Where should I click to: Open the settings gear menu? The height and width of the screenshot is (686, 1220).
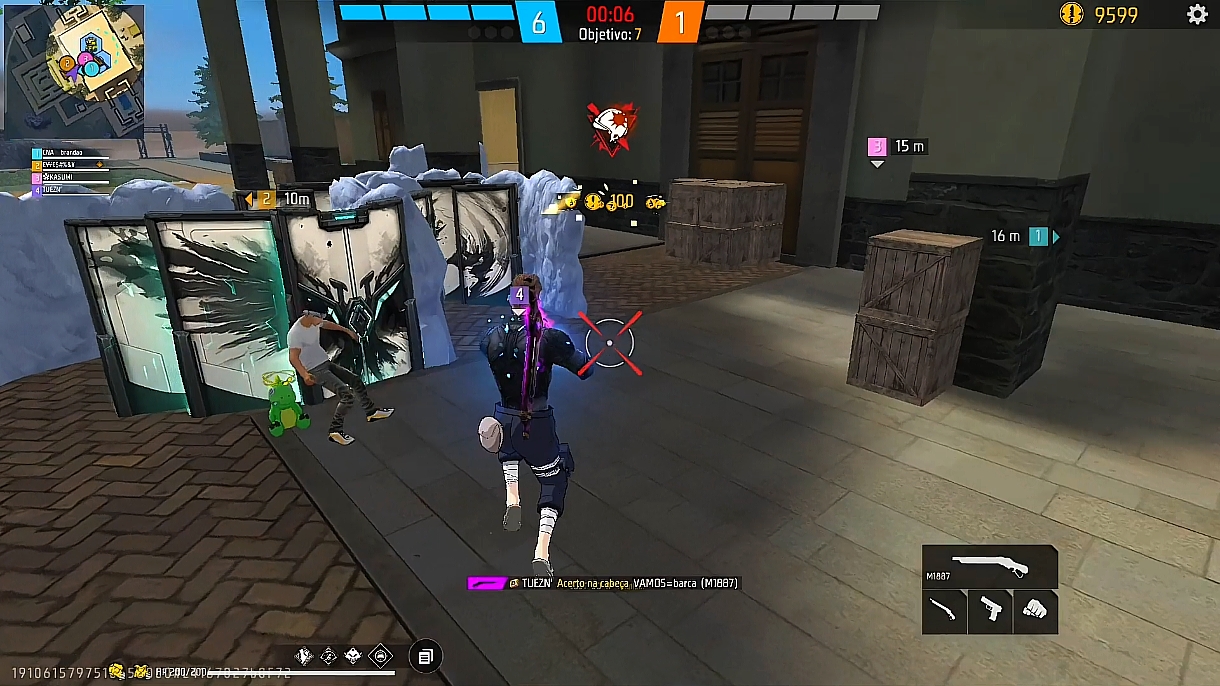coord(1197,14)
